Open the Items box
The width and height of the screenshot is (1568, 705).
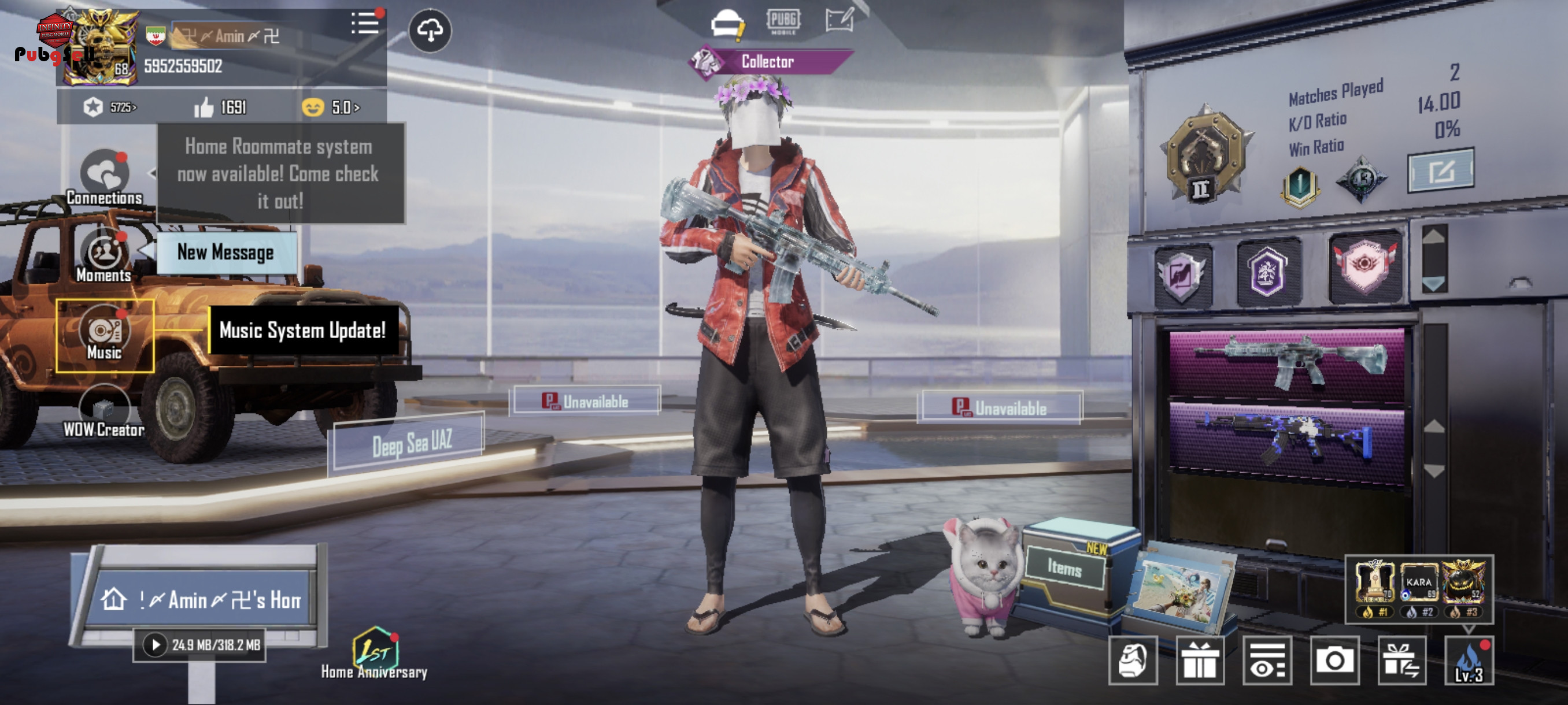[x=1065, y=568]
